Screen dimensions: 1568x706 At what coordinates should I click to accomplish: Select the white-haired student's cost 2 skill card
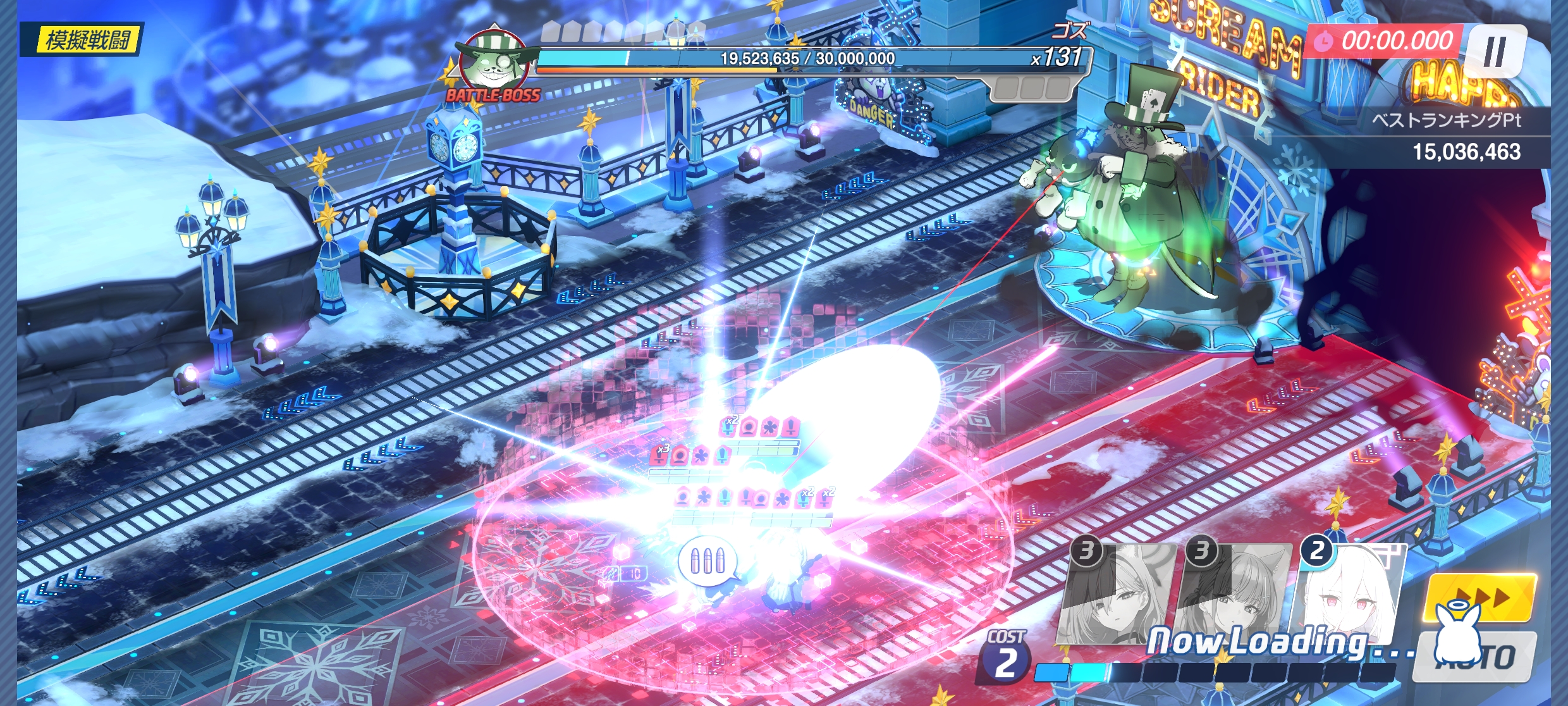(1352, 595)
